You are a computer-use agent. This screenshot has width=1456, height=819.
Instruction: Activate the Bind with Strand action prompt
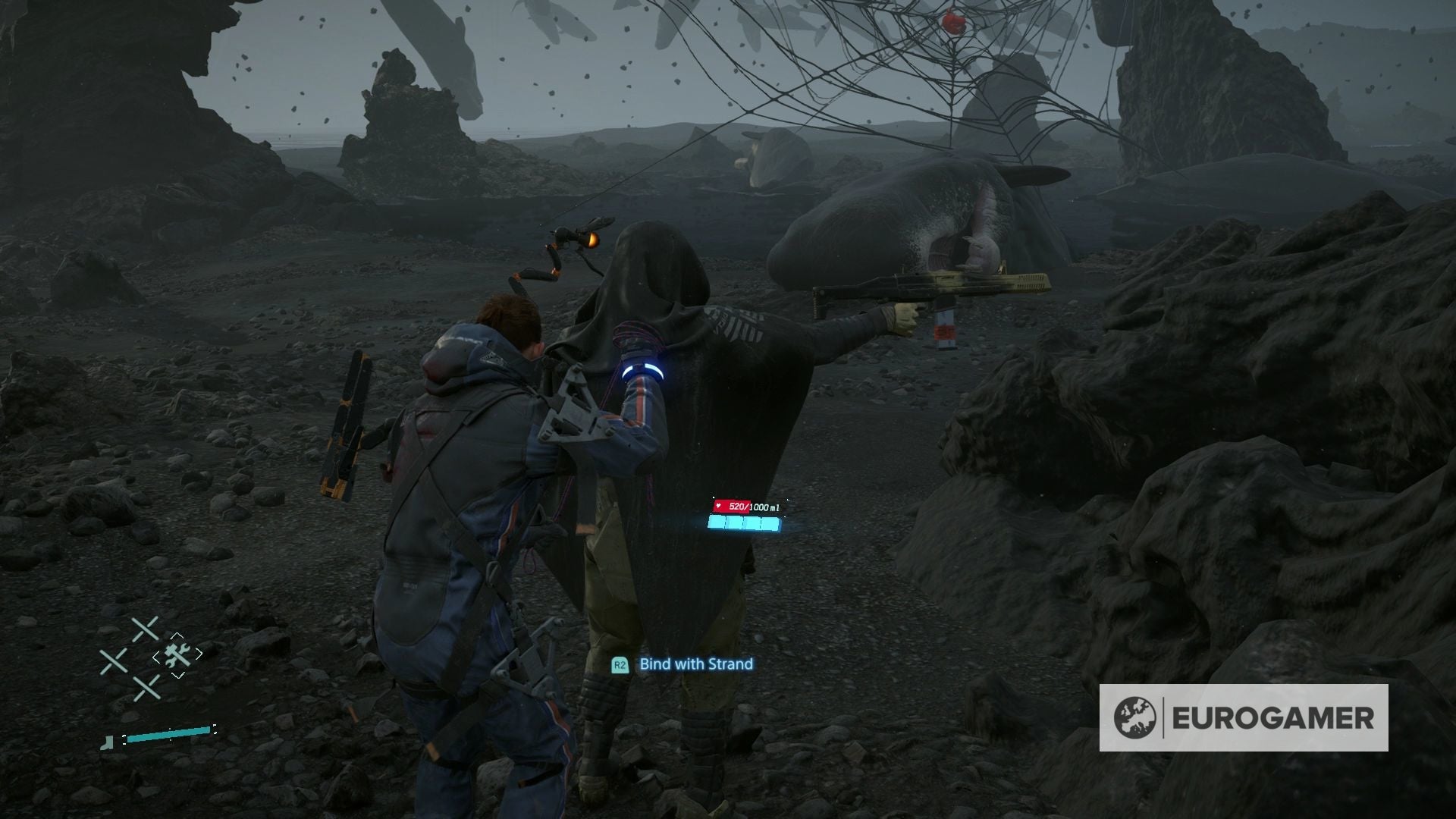tap(682, 664)
